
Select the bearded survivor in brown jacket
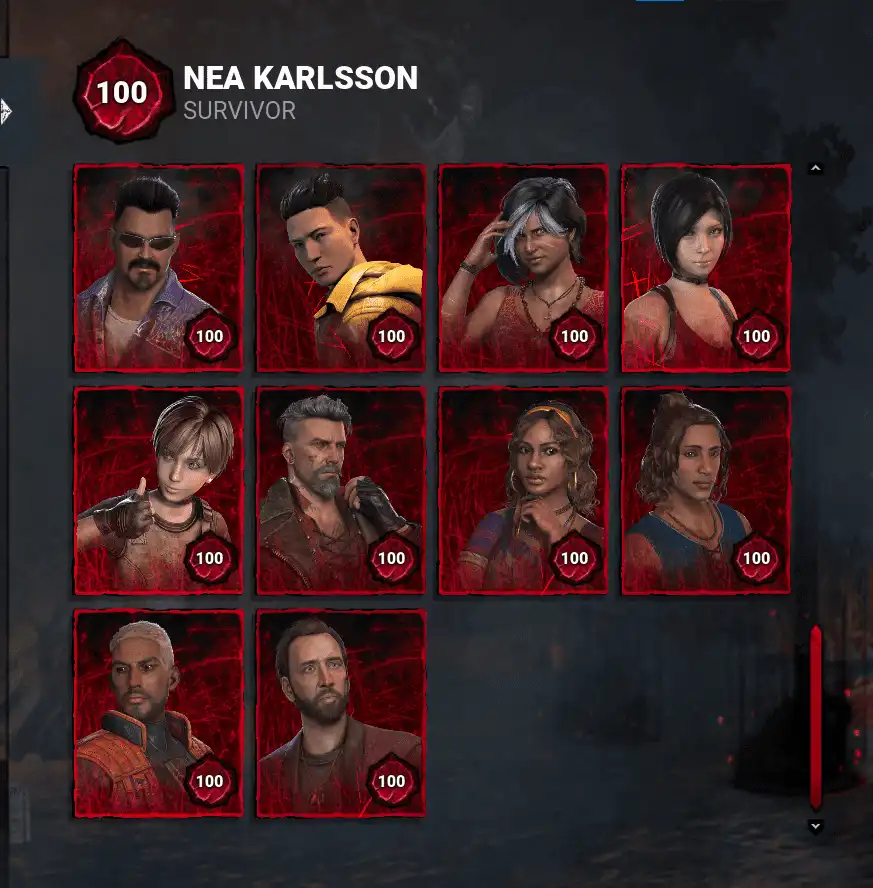coord(341,713)
